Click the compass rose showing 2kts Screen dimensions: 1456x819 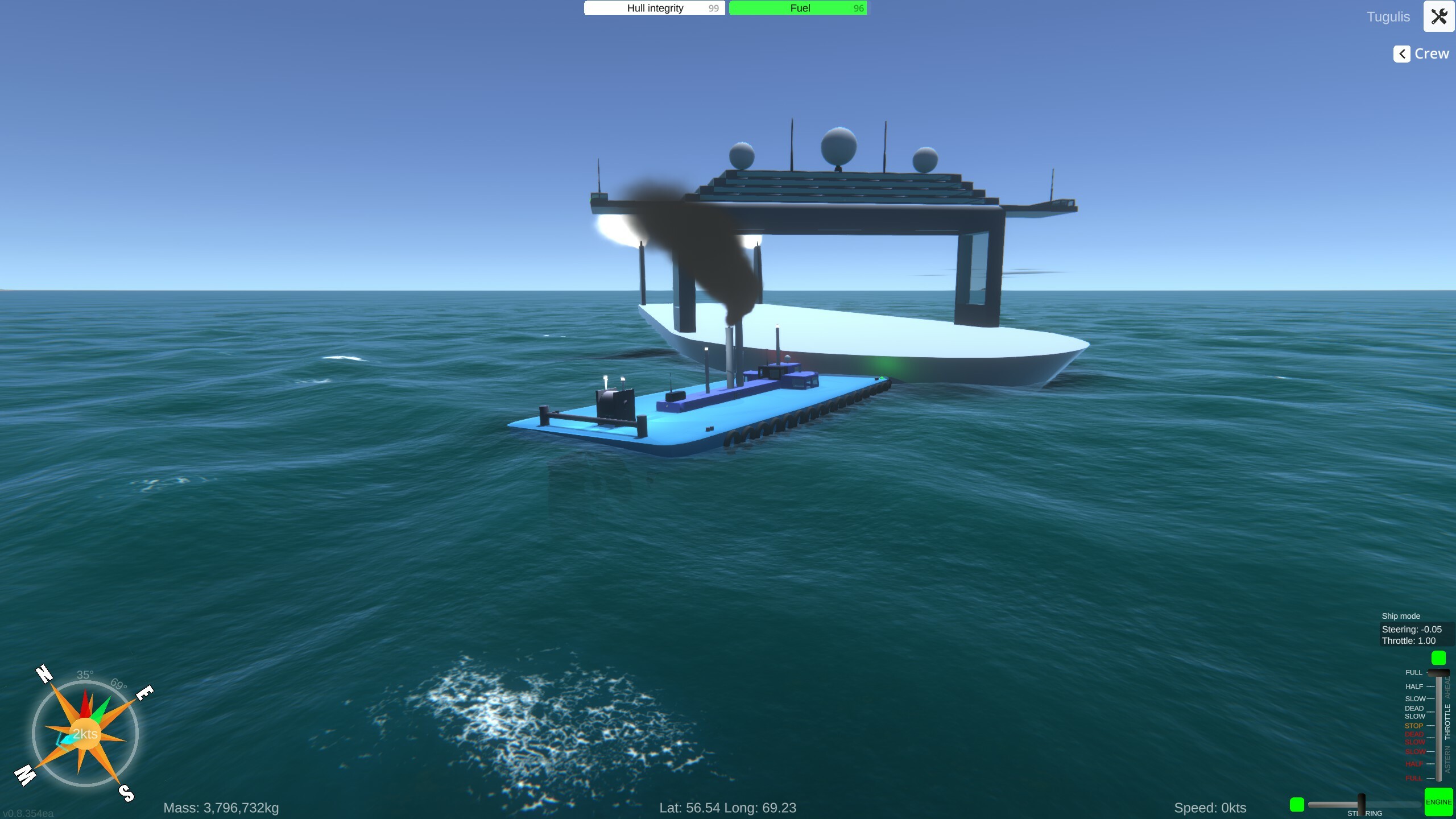pos(85,734)
